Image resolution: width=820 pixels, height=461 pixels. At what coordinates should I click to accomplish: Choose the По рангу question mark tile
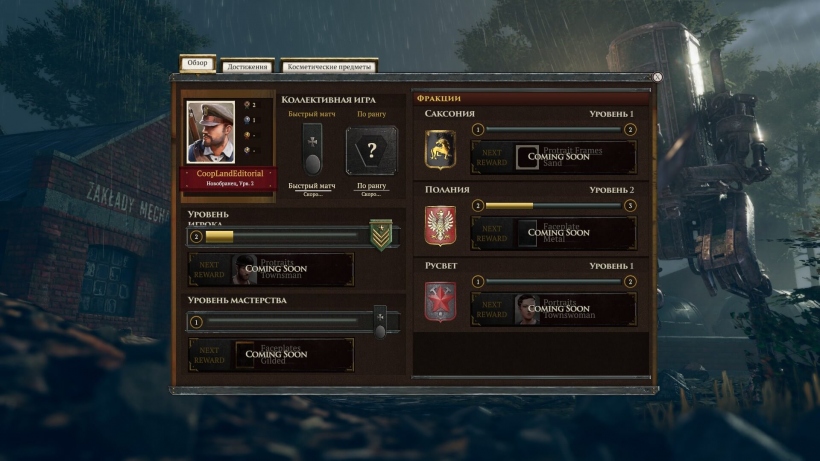371,151
